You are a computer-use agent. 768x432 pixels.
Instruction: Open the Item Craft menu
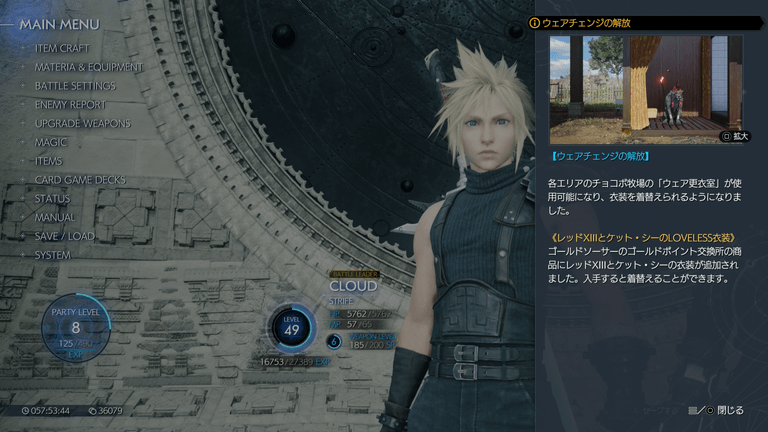pyautogui.click(x=62, y=48)
